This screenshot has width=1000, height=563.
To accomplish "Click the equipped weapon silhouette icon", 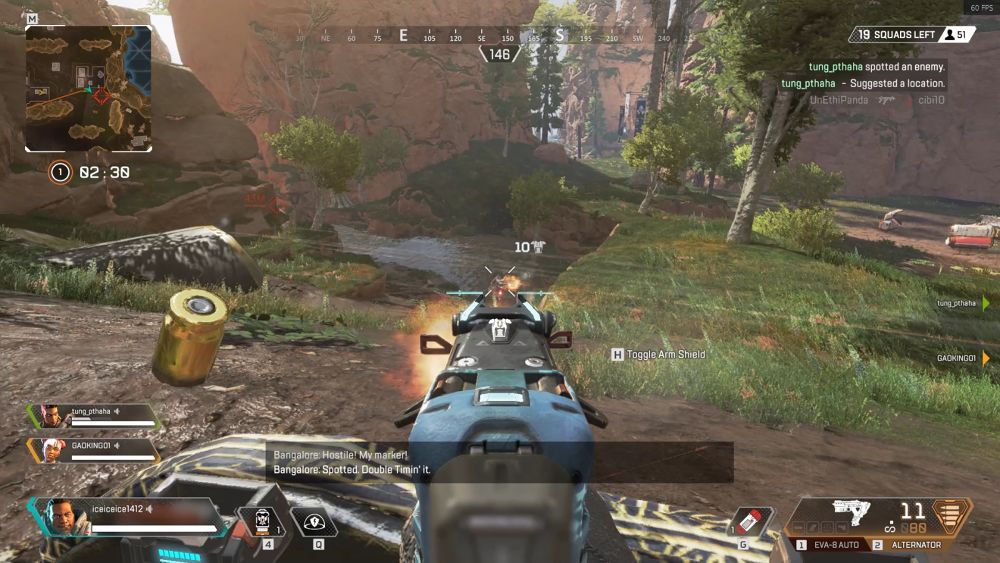I will pos(852,511).
